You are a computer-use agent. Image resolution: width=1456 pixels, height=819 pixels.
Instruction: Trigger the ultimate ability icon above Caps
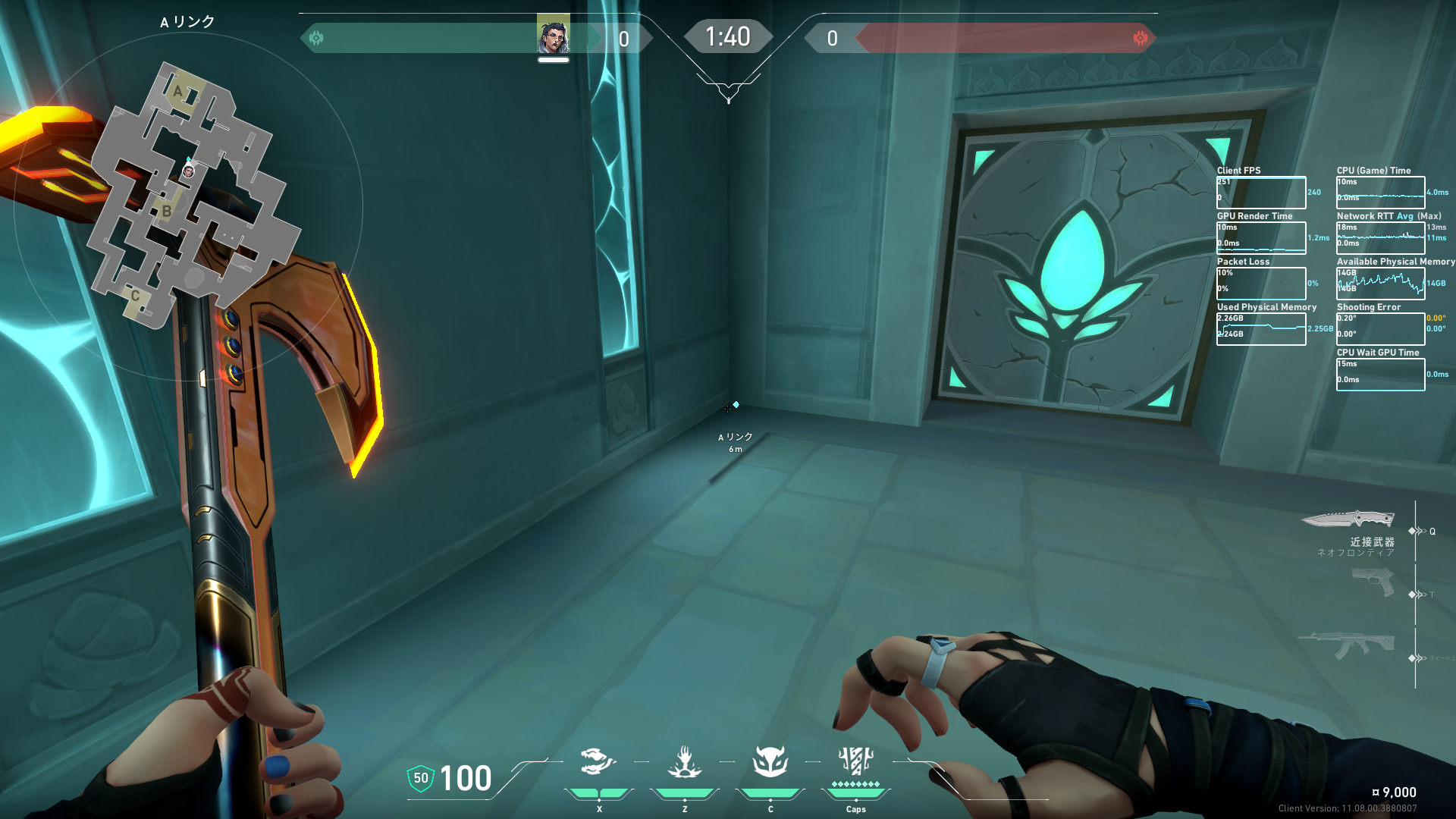[x=855, y=760]
